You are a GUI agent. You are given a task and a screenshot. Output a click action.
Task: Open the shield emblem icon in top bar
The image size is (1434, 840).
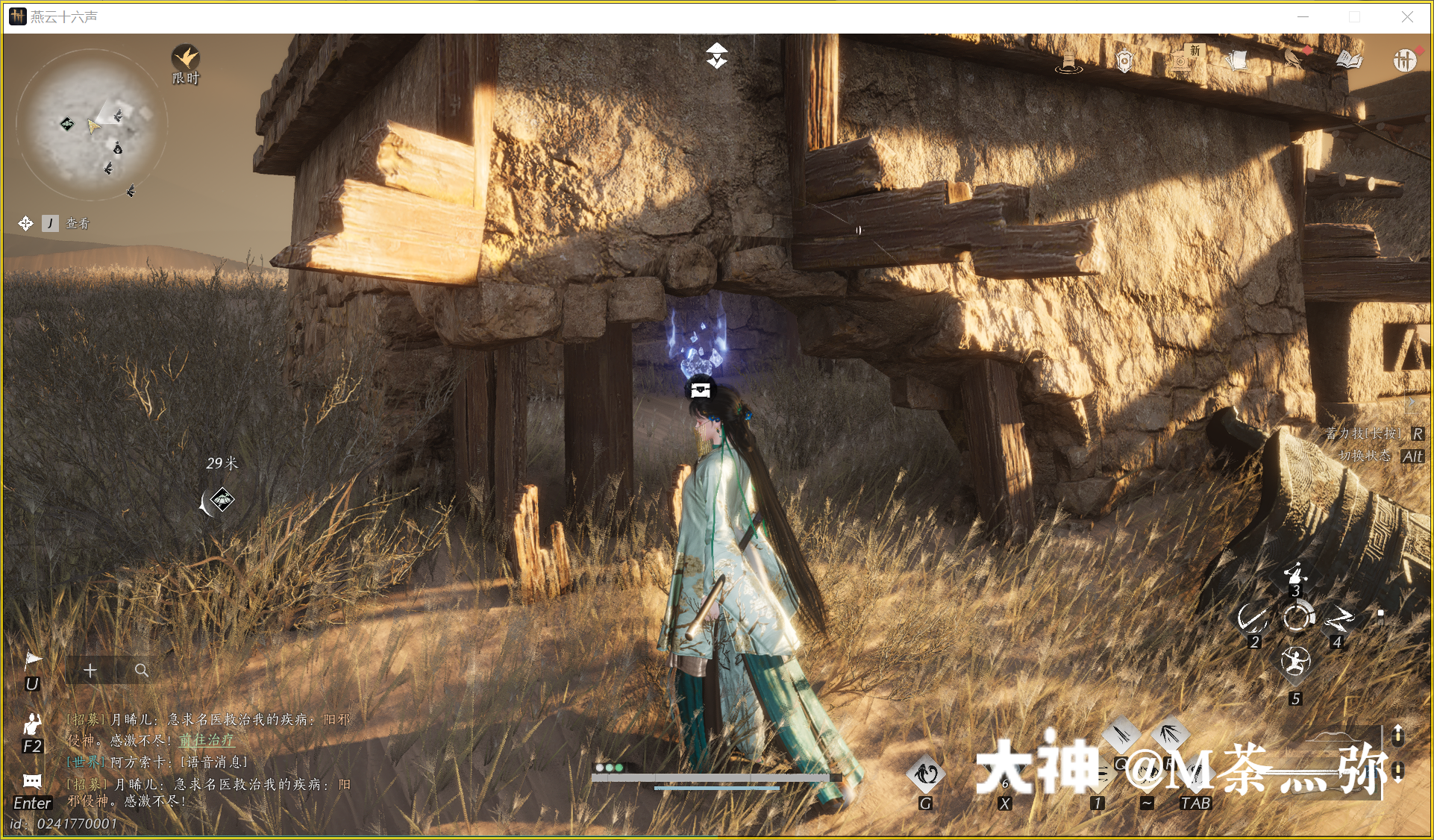(1124, 60)
